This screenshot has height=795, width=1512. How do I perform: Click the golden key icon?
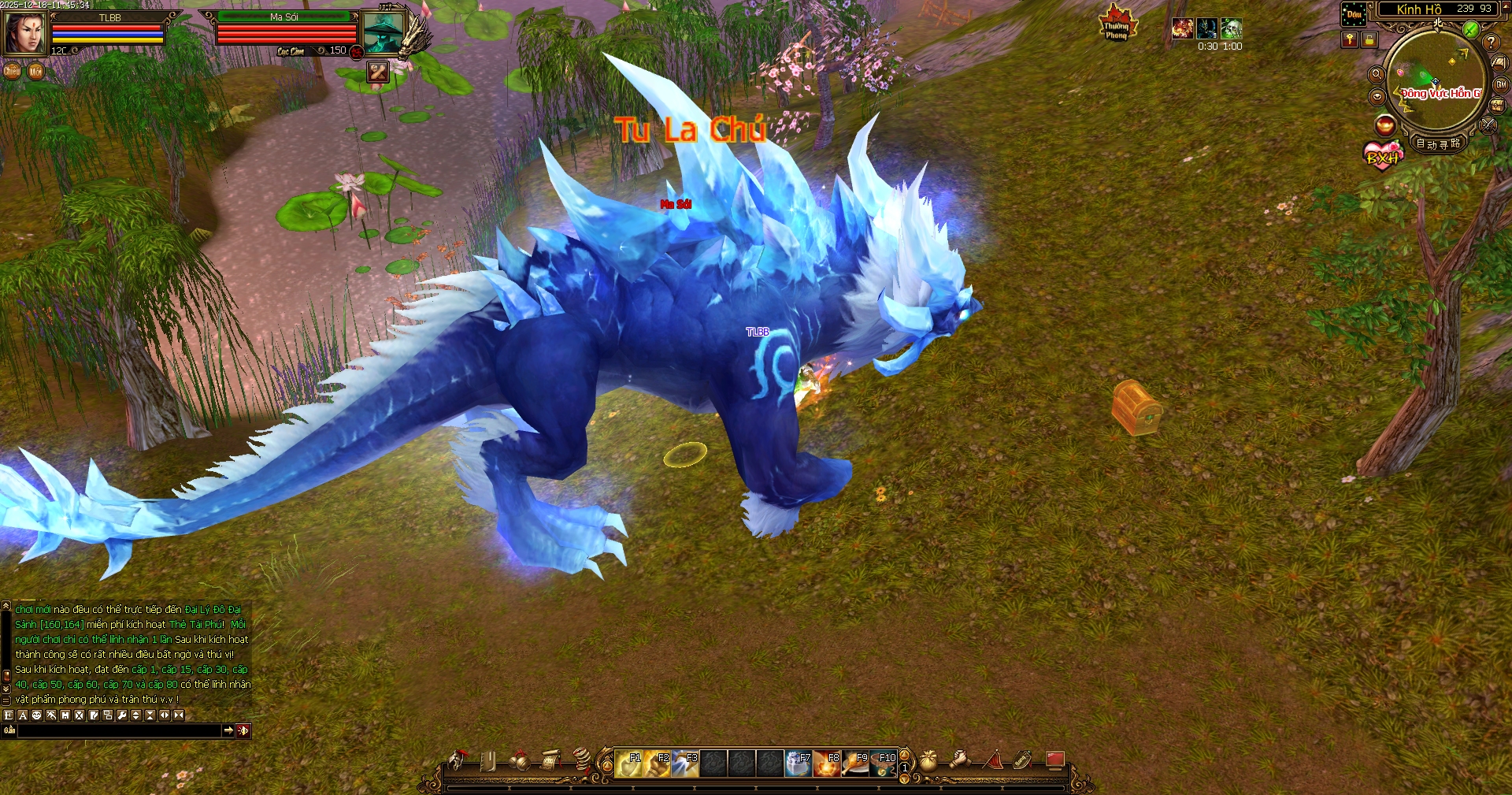(x=1350, y=39)
